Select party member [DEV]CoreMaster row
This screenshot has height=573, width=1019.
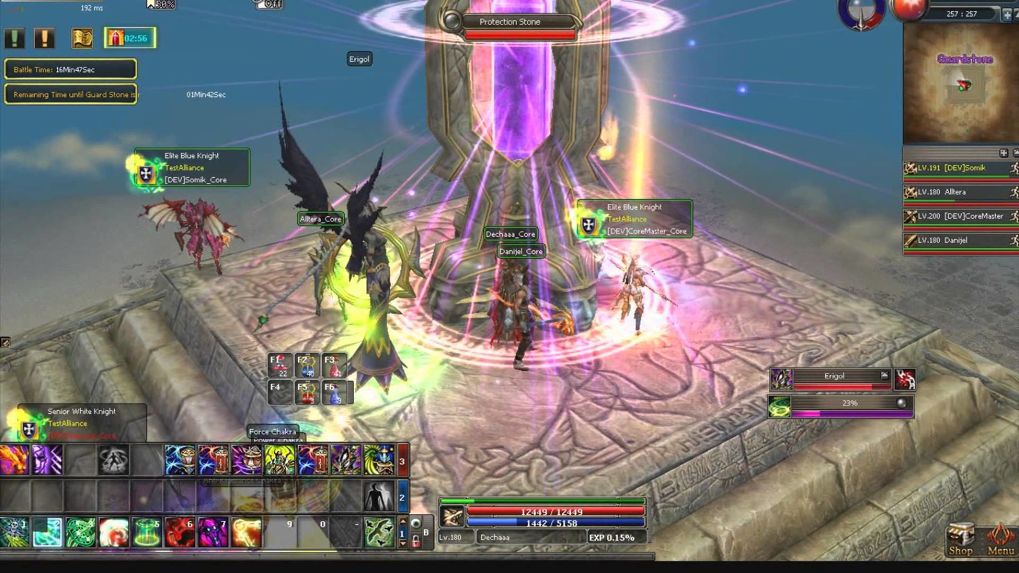pyautogui.click(x=960, y=216)
